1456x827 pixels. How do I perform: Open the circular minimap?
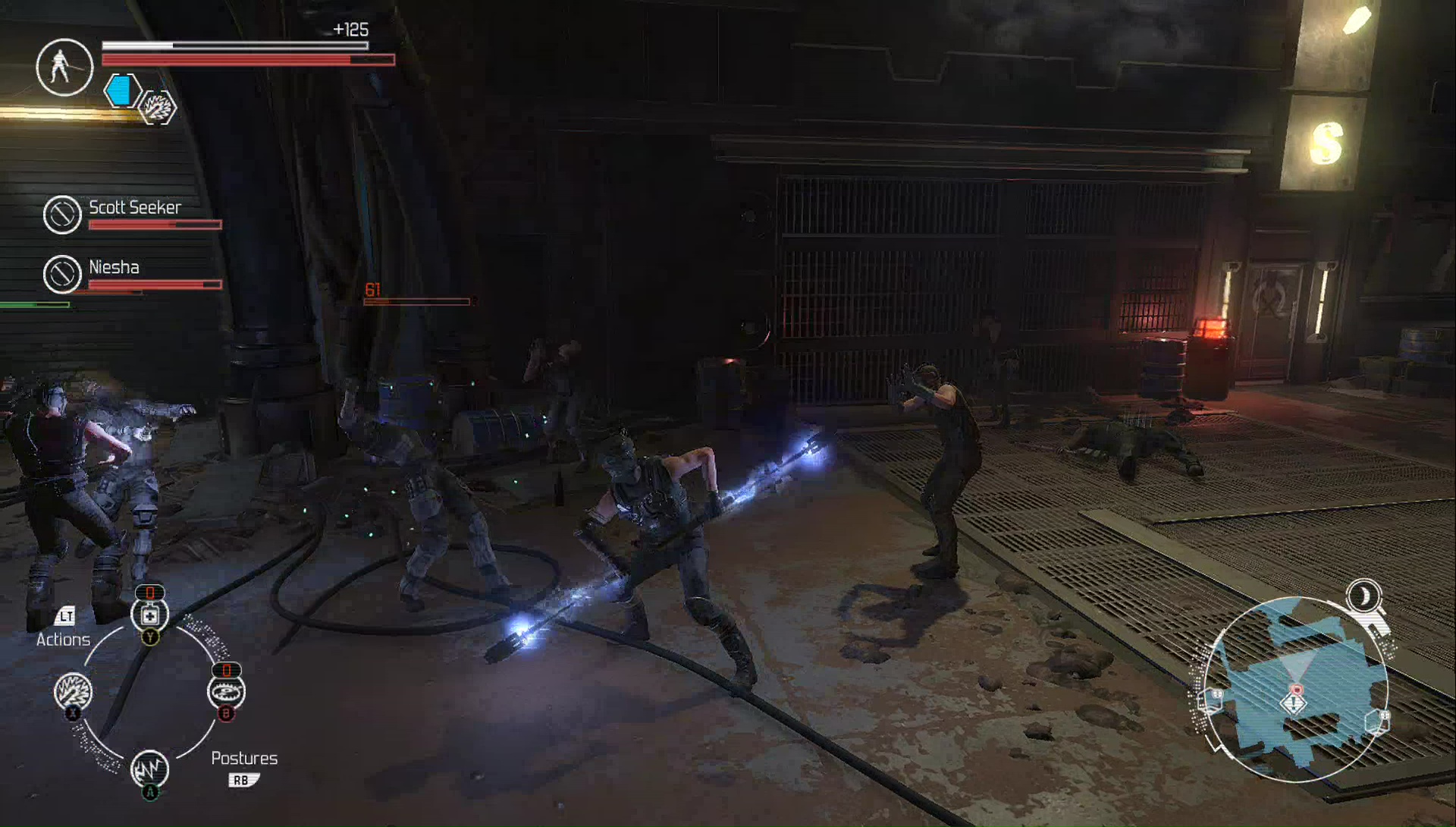coord(1295,689)
